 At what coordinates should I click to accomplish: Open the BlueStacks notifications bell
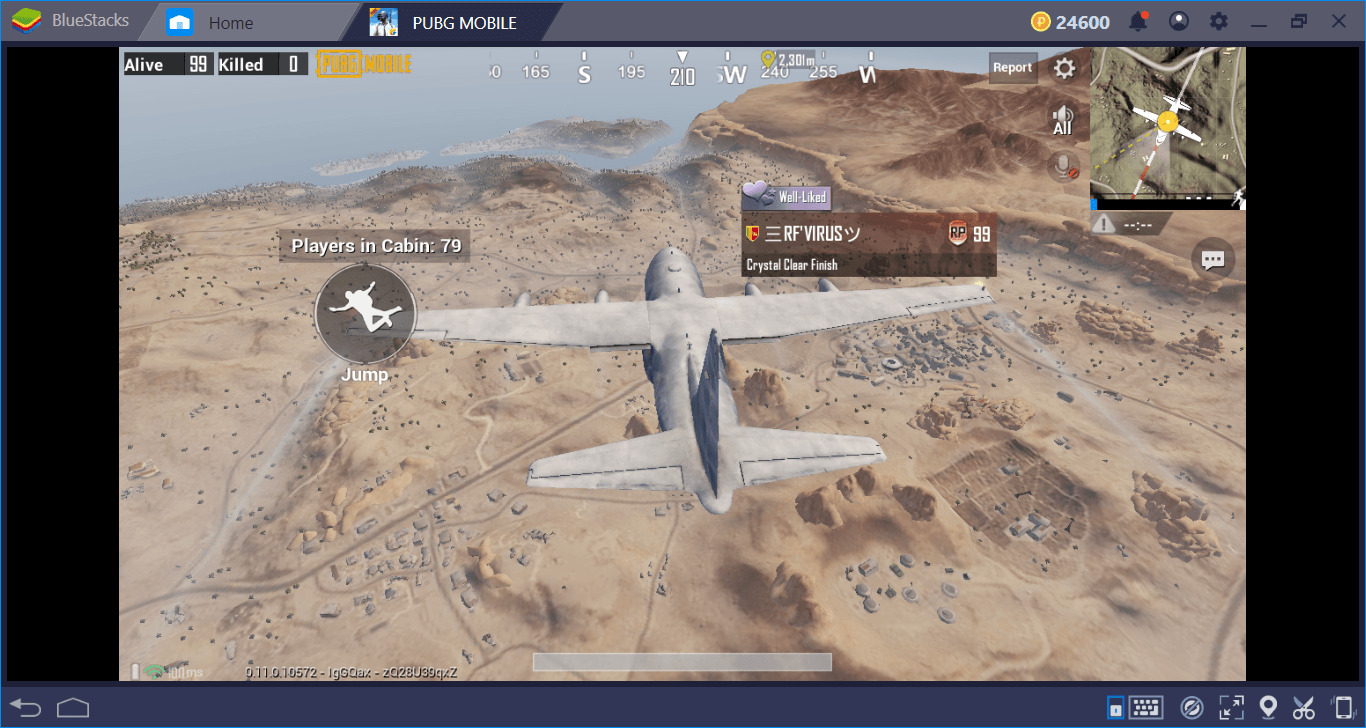click(1138, 22)
